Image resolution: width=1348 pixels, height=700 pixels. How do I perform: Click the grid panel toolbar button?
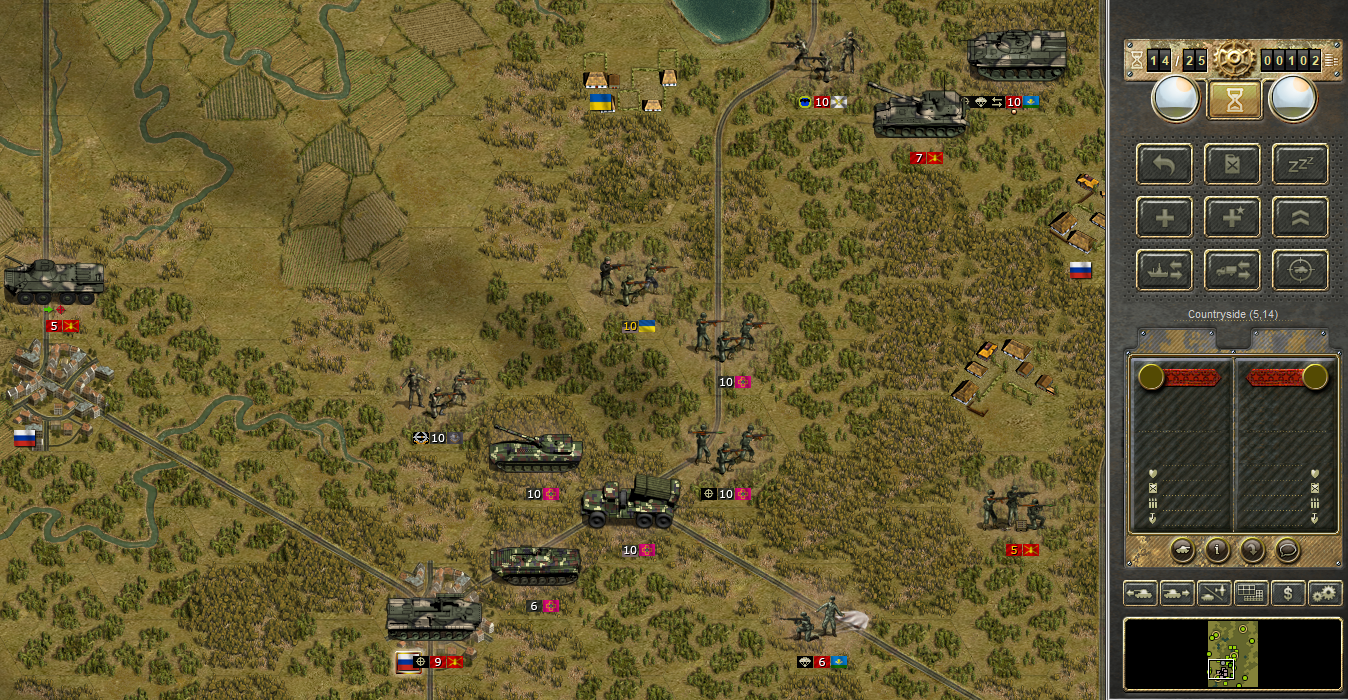(1251, 593)
